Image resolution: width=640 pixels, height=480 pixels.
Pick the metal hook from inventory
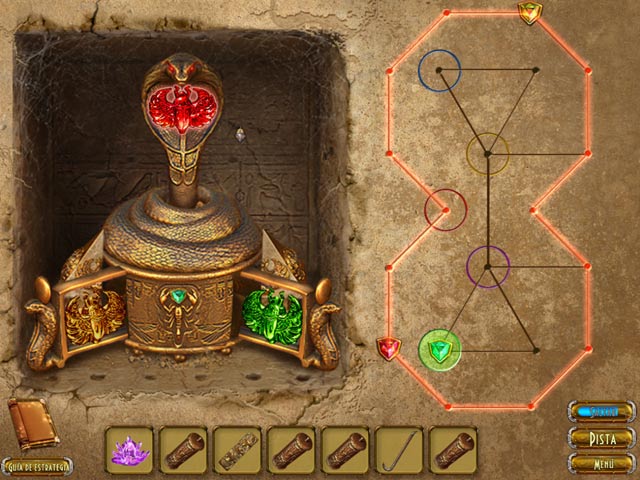[399, 450]
